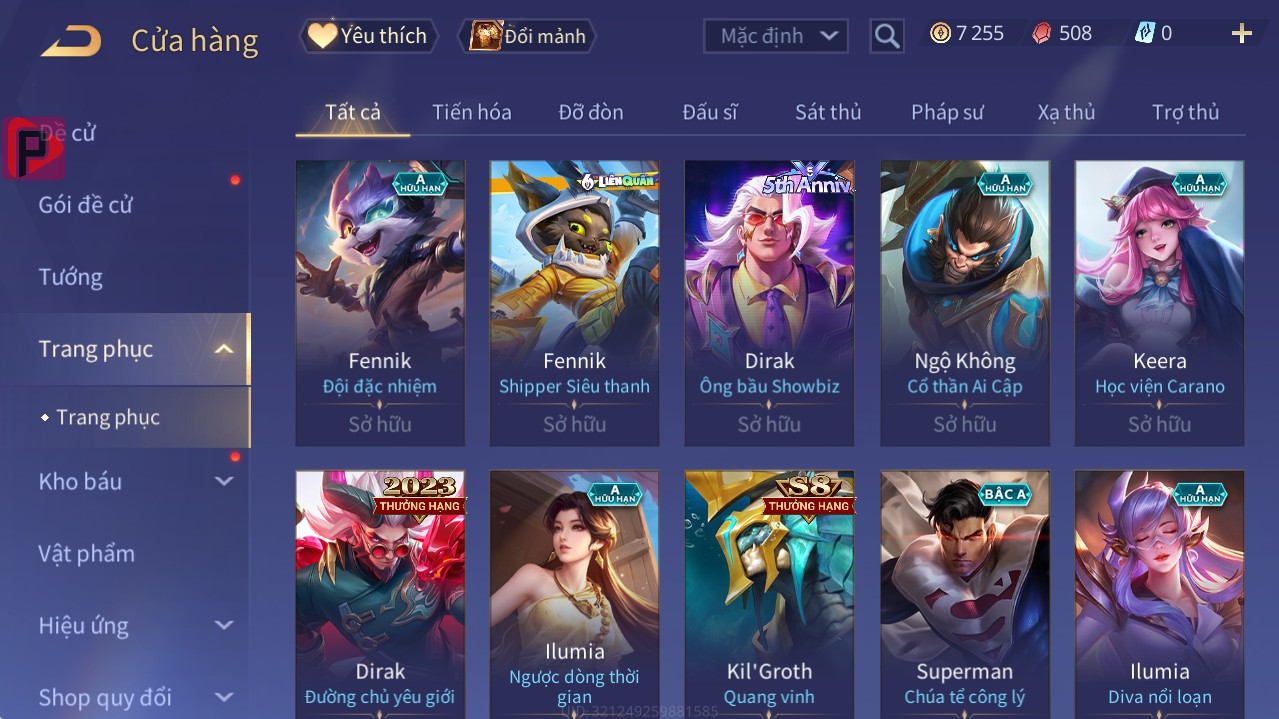The width and height of the screenshot is (1279, 719).
Task: Add currency with the plus button
Action: coord(1241,35)
